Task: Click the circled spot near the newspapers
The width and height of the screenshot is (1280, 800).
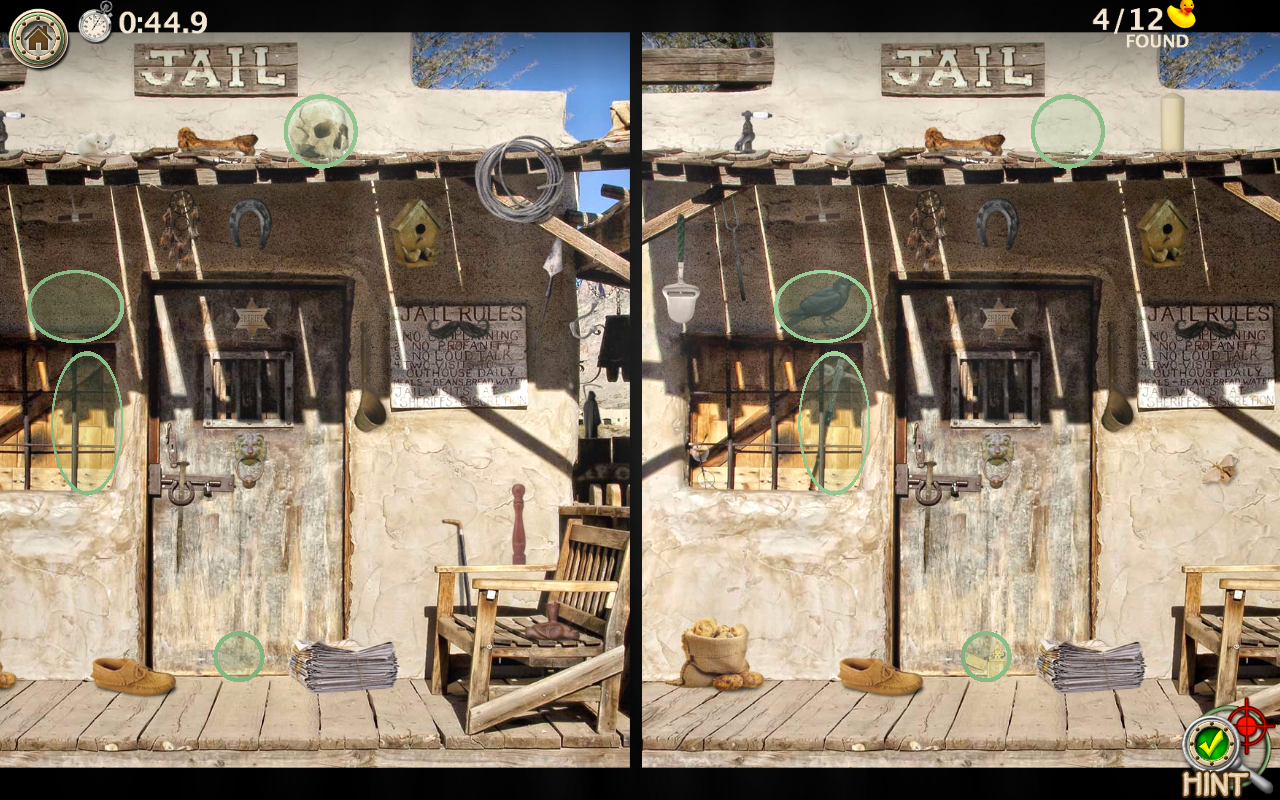Action: (238, 657)
